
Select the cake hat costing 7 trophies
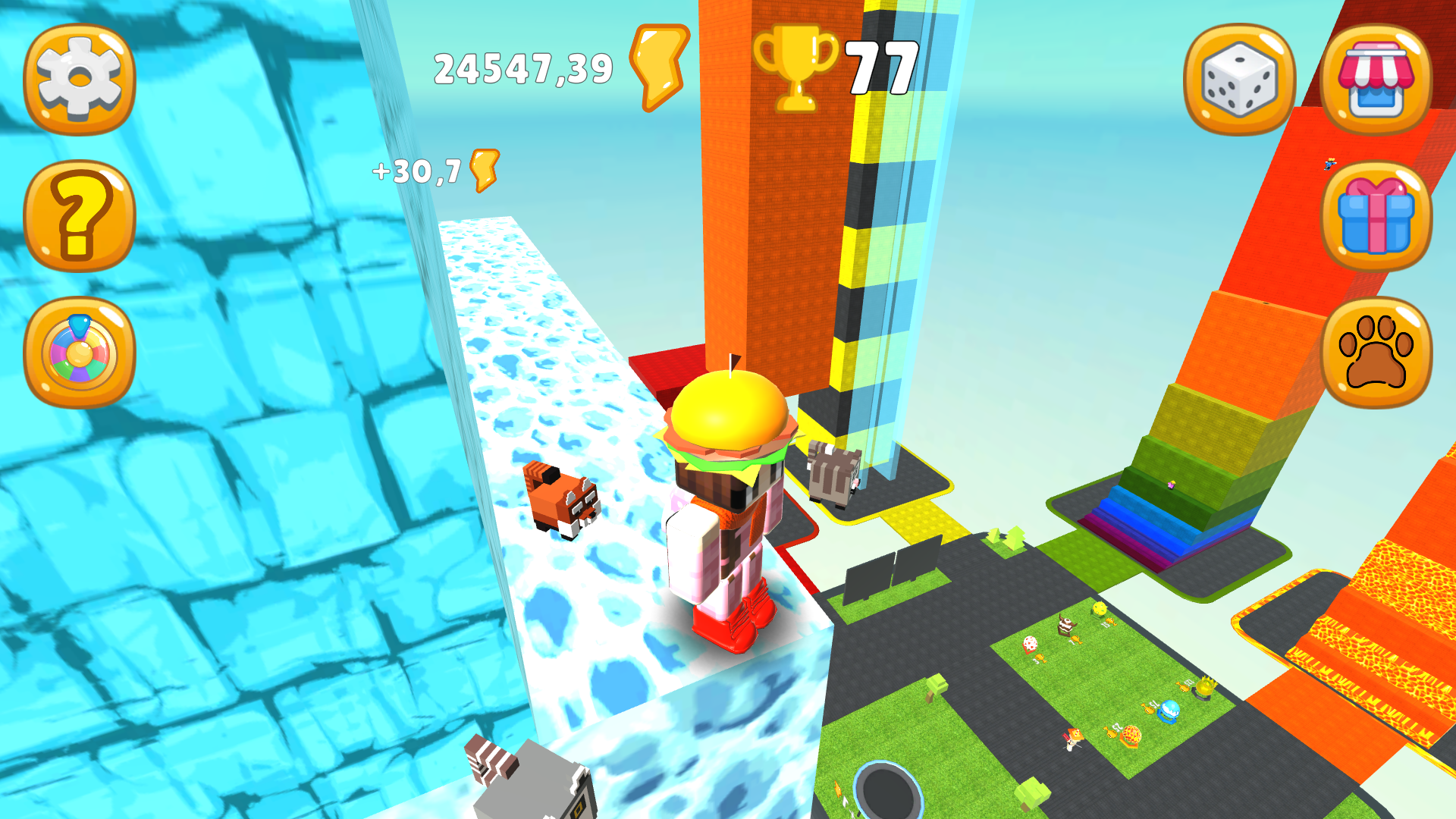(1066, 624)
